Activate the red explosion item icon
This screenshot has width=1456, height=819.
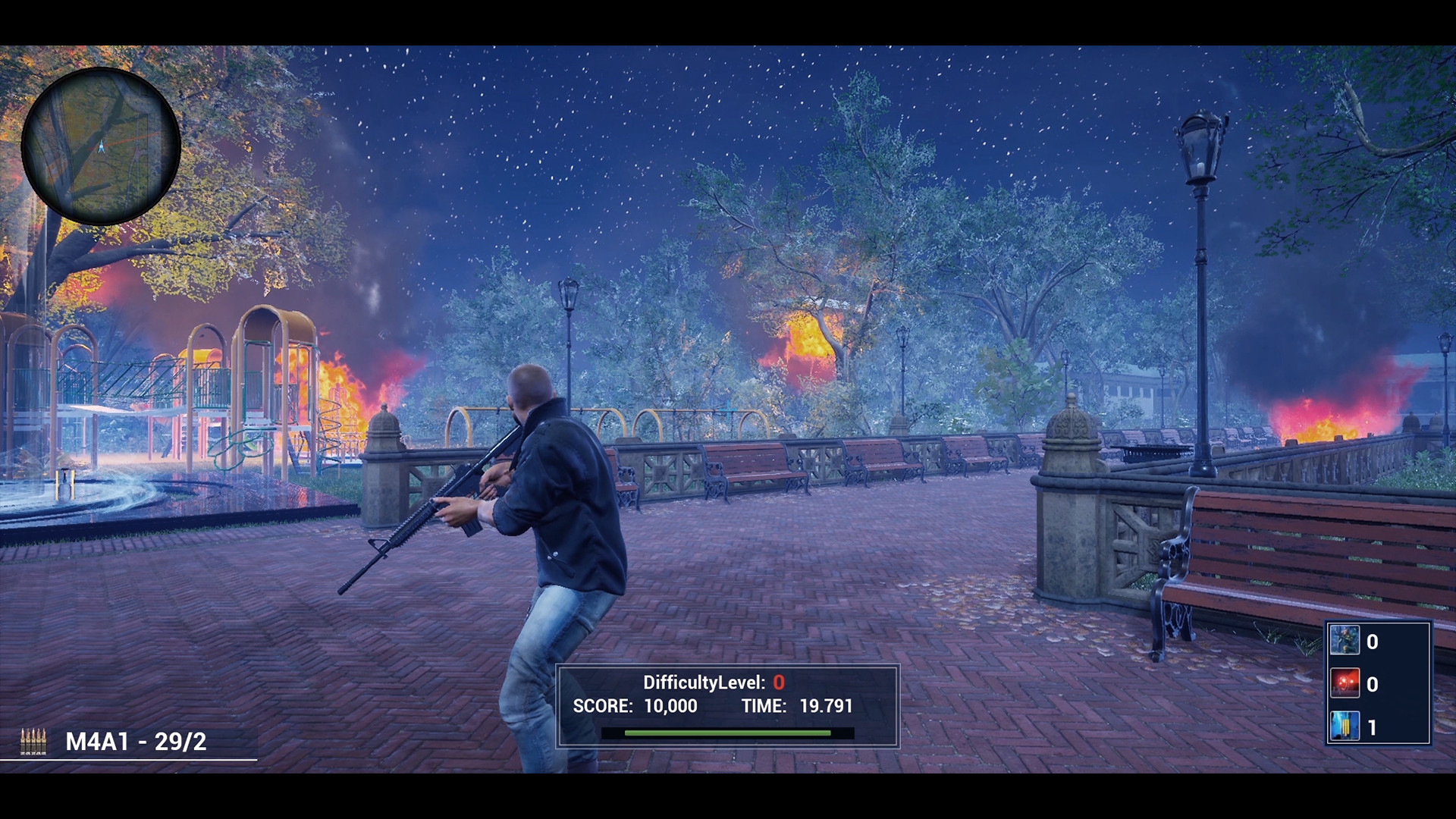pos(1345,683)
